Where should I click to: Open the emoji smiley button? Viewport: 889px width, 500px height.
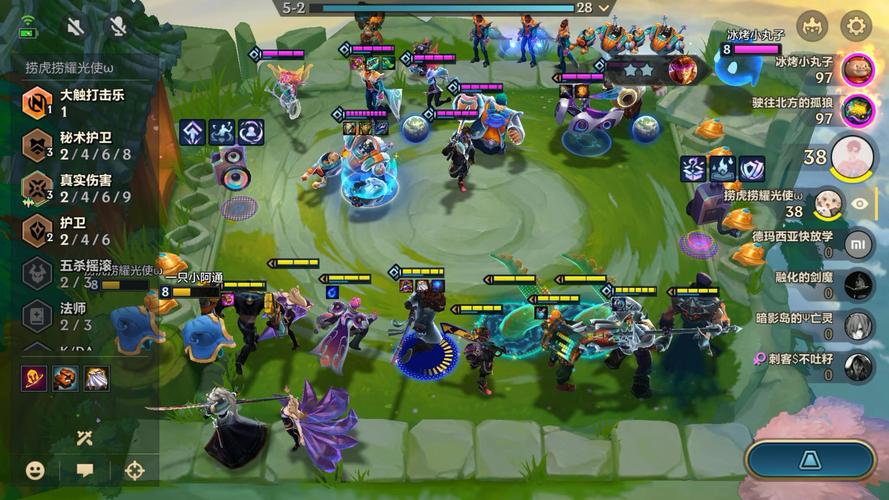[x=35, y=470]
